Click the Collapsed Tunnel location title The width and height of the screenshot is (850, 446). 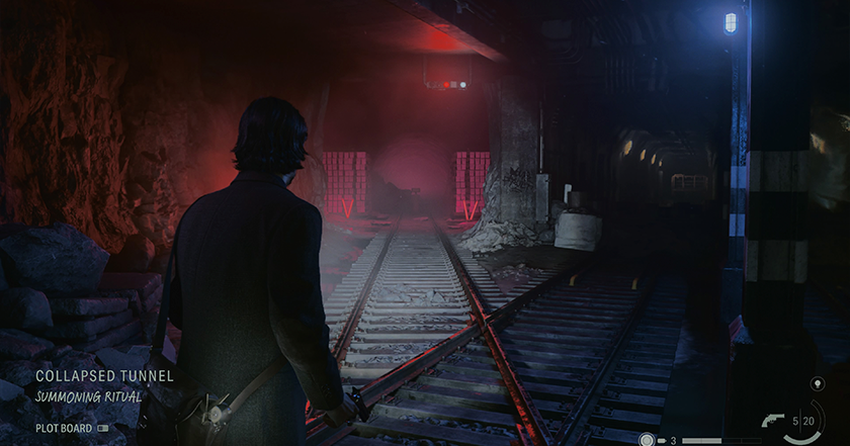coord(105,376)
